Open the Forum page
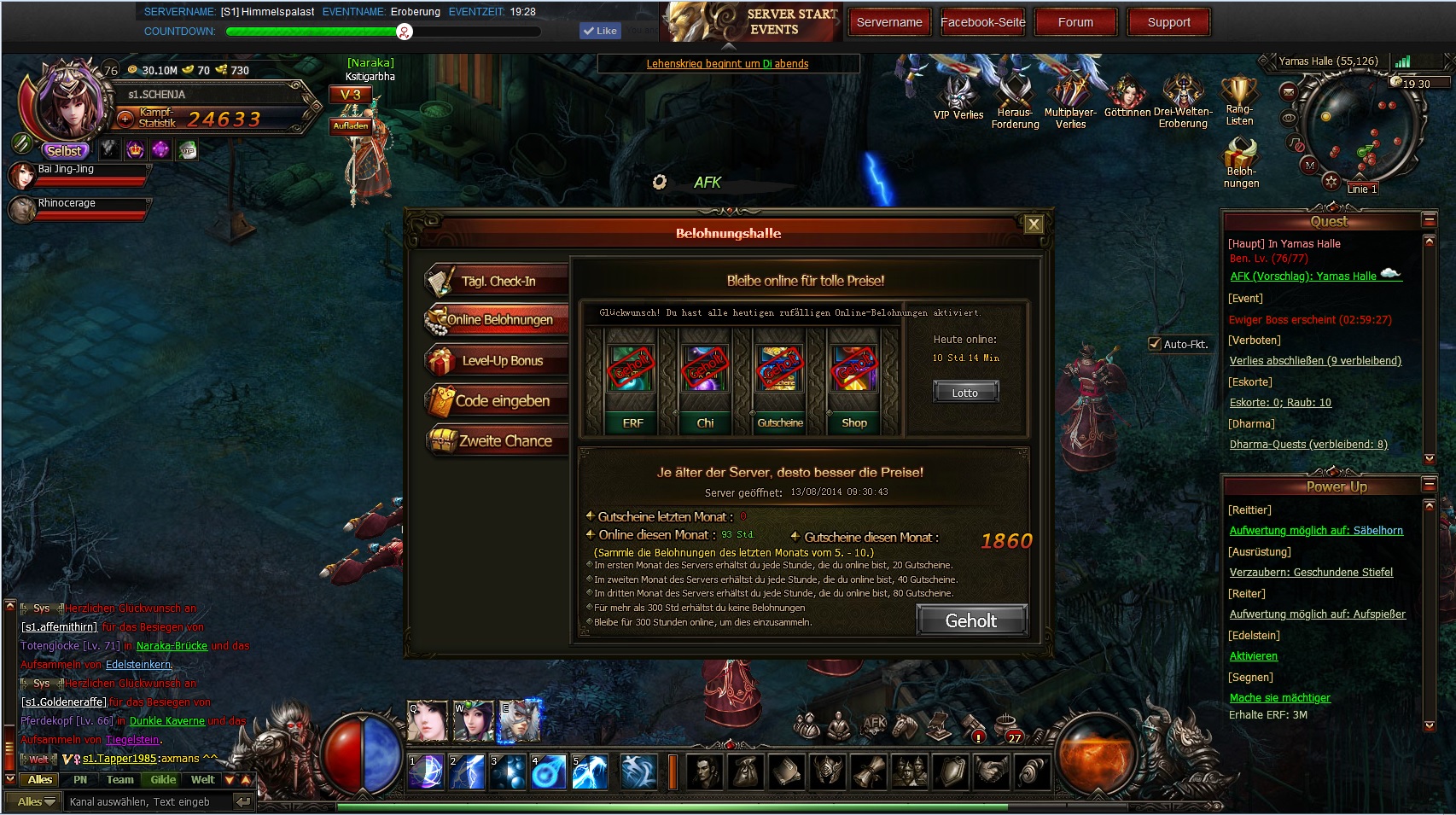Image resolution: width=1456 pixels, height=815 pixels. click(1075, 22)
